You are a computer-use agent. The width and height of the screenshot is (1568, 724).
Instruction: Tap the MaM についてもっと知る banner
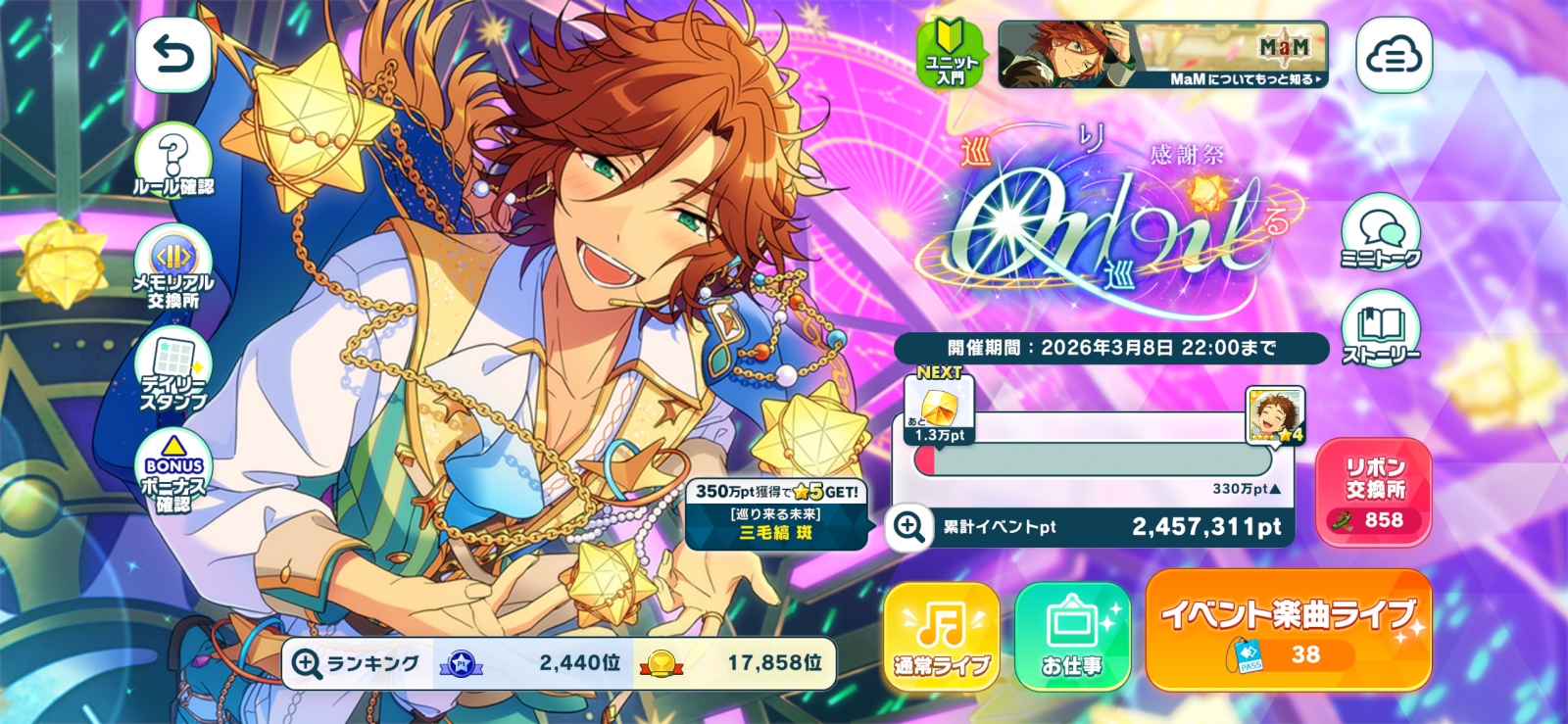(x=1162, y=55)
